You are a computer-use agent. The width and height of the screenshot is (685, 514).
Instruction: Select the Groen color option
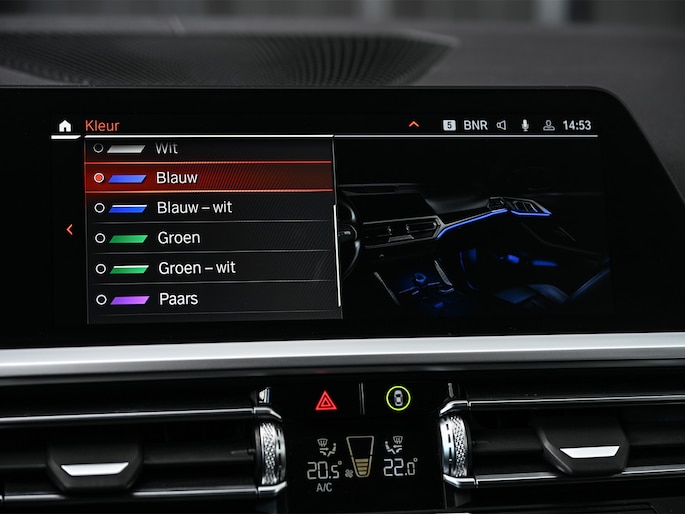[208, 238]
